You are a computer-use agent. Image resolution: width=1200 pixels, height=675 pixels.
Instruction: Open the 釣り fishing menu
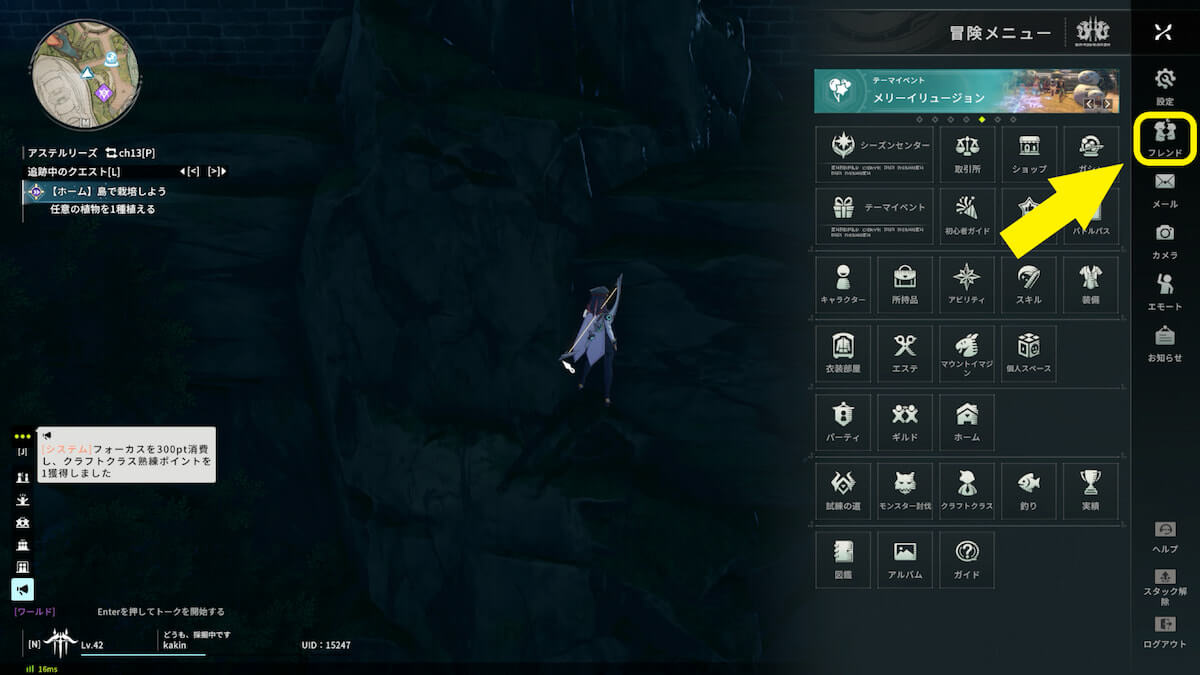point(1028,491)
